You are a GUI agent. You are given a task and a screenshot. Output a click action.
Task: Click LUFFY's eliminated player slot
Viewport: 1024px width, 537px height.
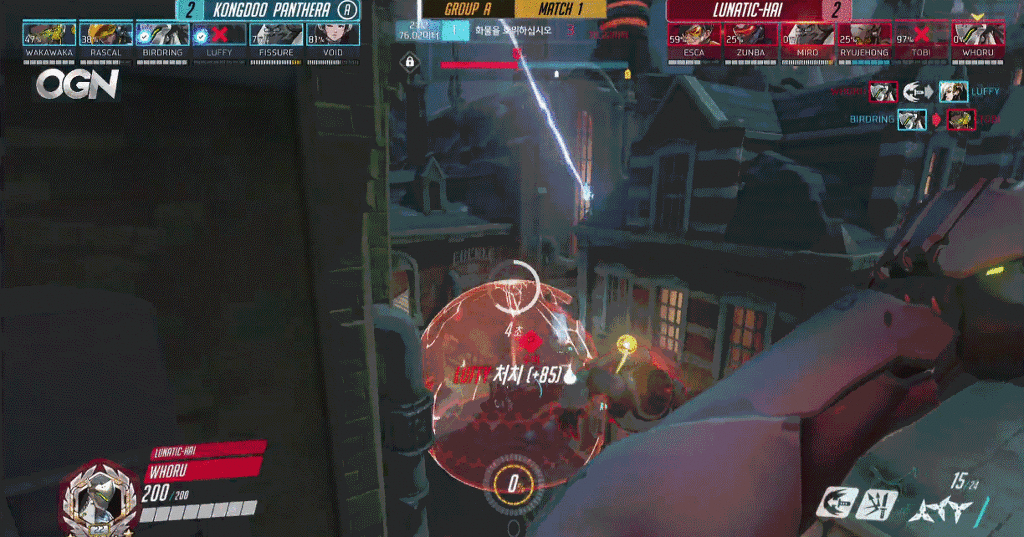point(218,36)
